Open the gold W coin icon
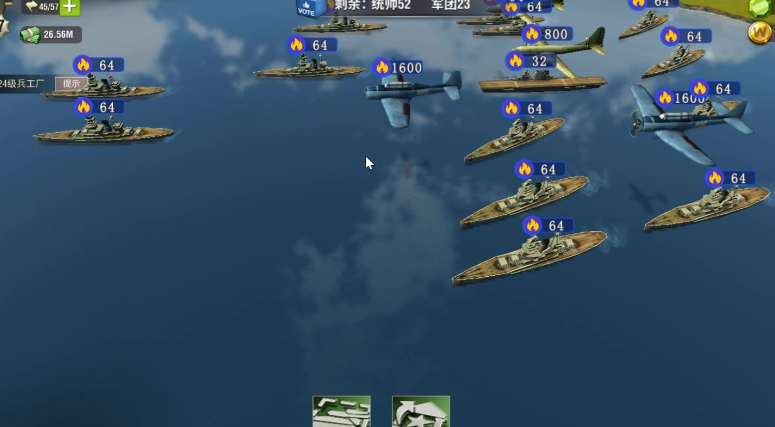This screenshot has width=775, height=427. (759, 32)
